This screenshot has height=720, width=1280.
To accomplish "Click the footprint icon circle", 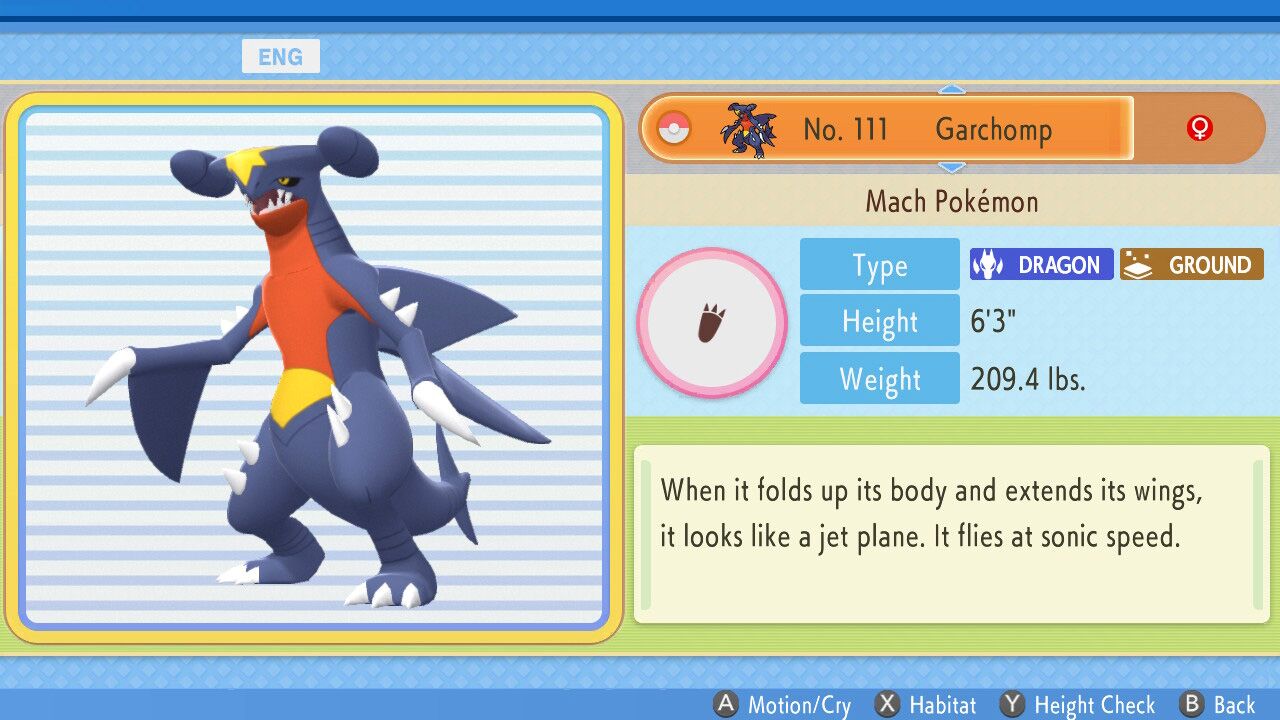I will click(712, 323).
